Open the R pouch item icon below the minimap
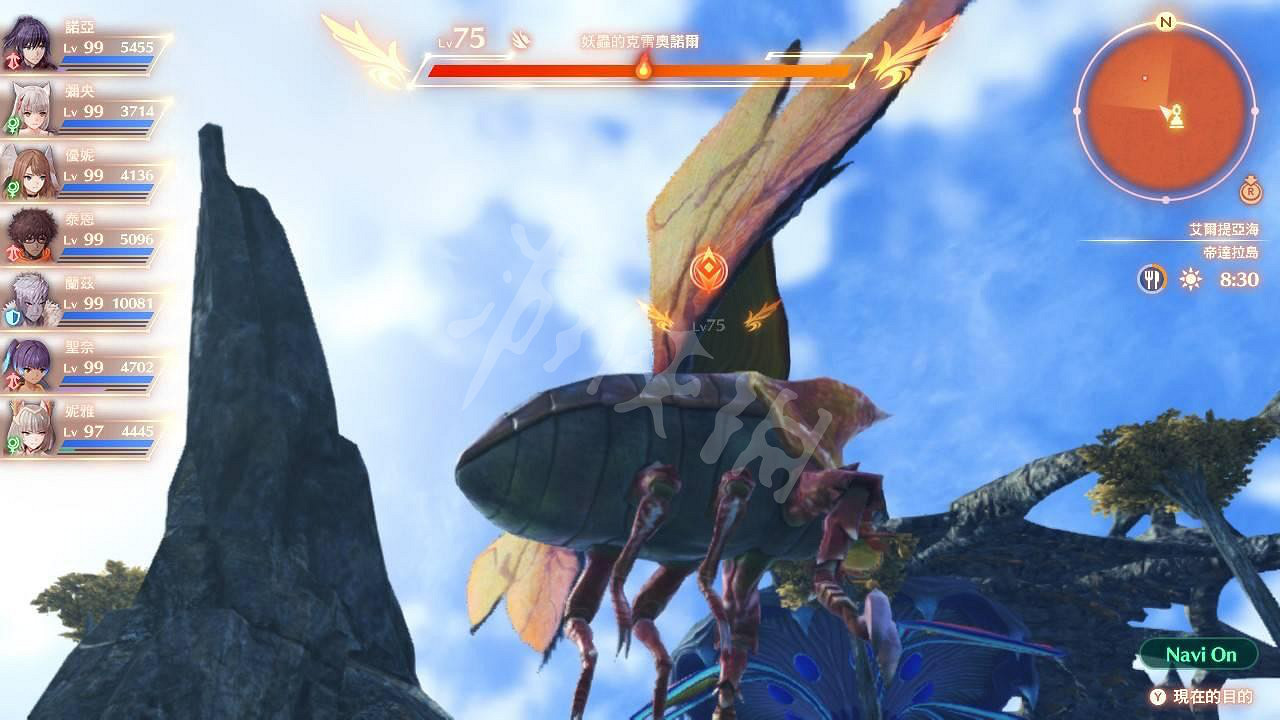The width and height of the screenshot is (1280, 720). [1250, 191]
